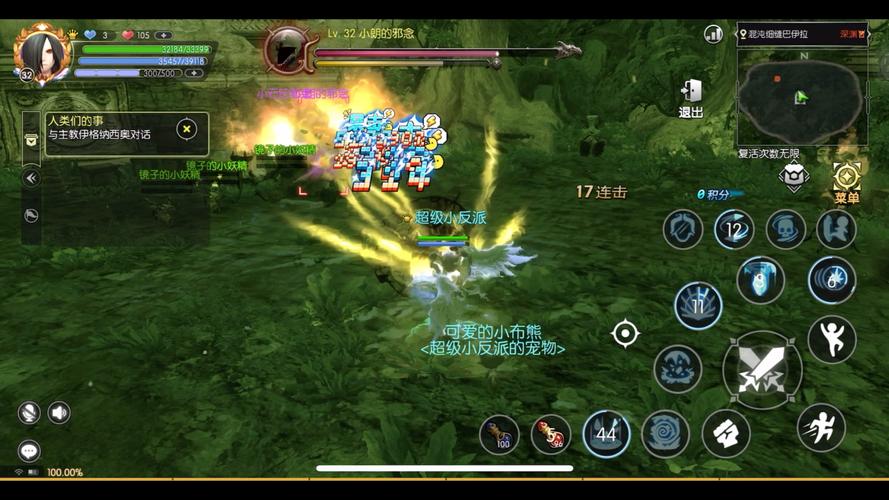Use the skull skill icon

(786, 229)
